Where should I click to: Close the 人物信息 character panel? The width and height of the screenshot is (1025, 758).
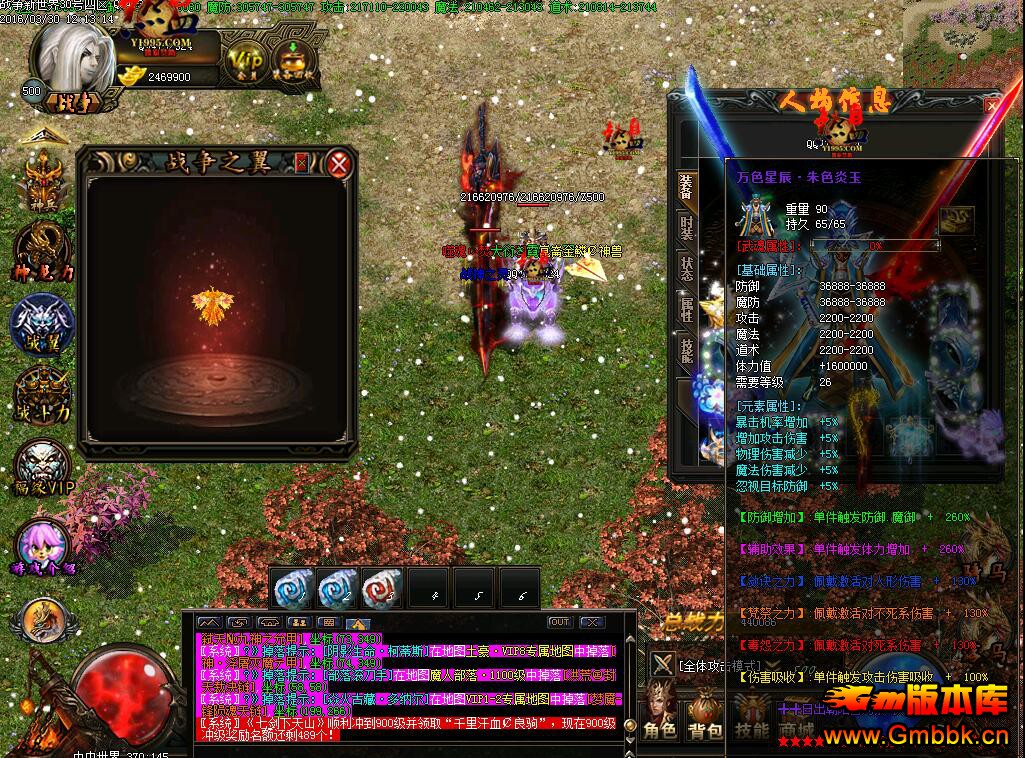(x=991, y=104)
